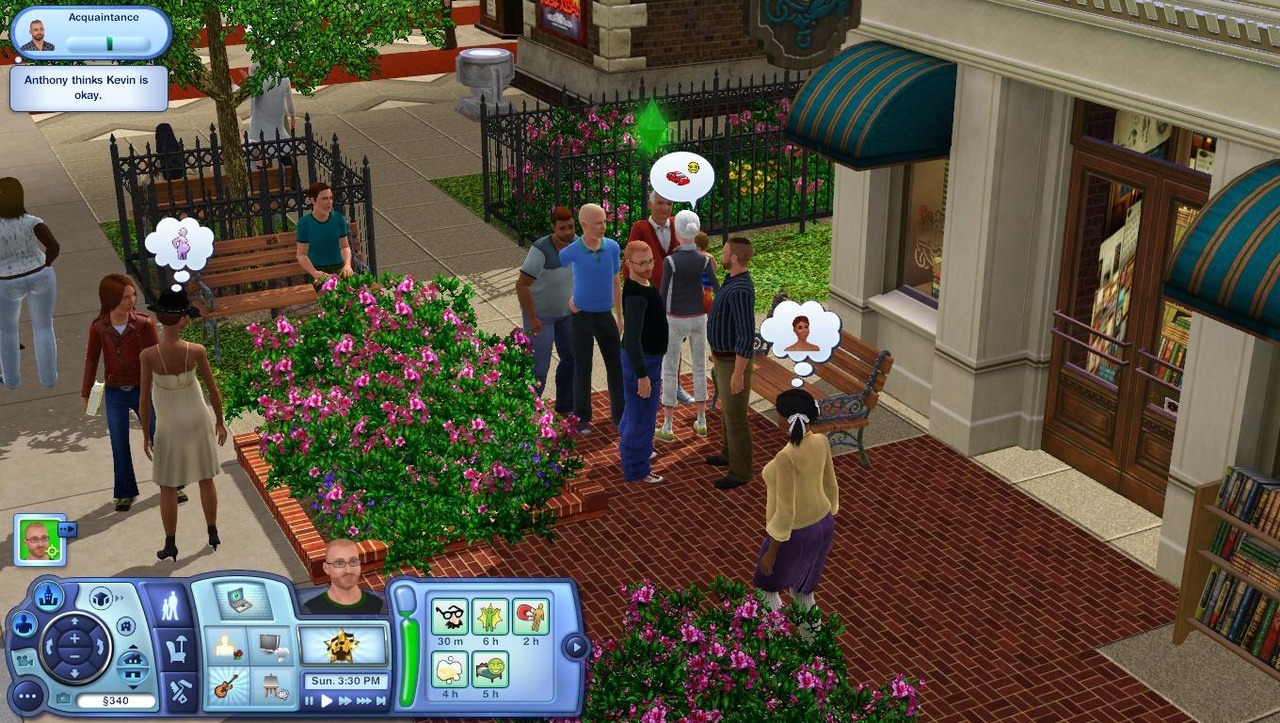The image size is (1280, 723).
Task: Open the skills panel guitar icon
Action: click(225, 687)
